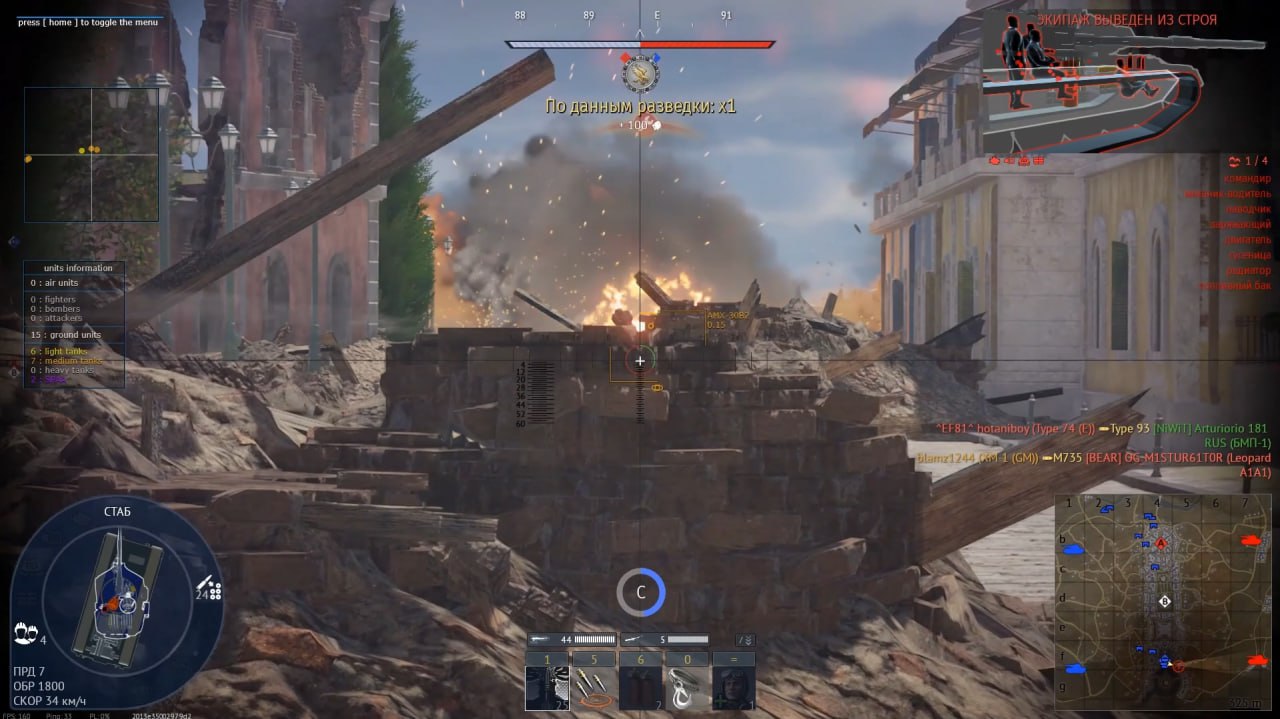The height and width of the screenshot is (719, 1280).
Task: Select the light tanks row in units information
Action: pos(62,351)
